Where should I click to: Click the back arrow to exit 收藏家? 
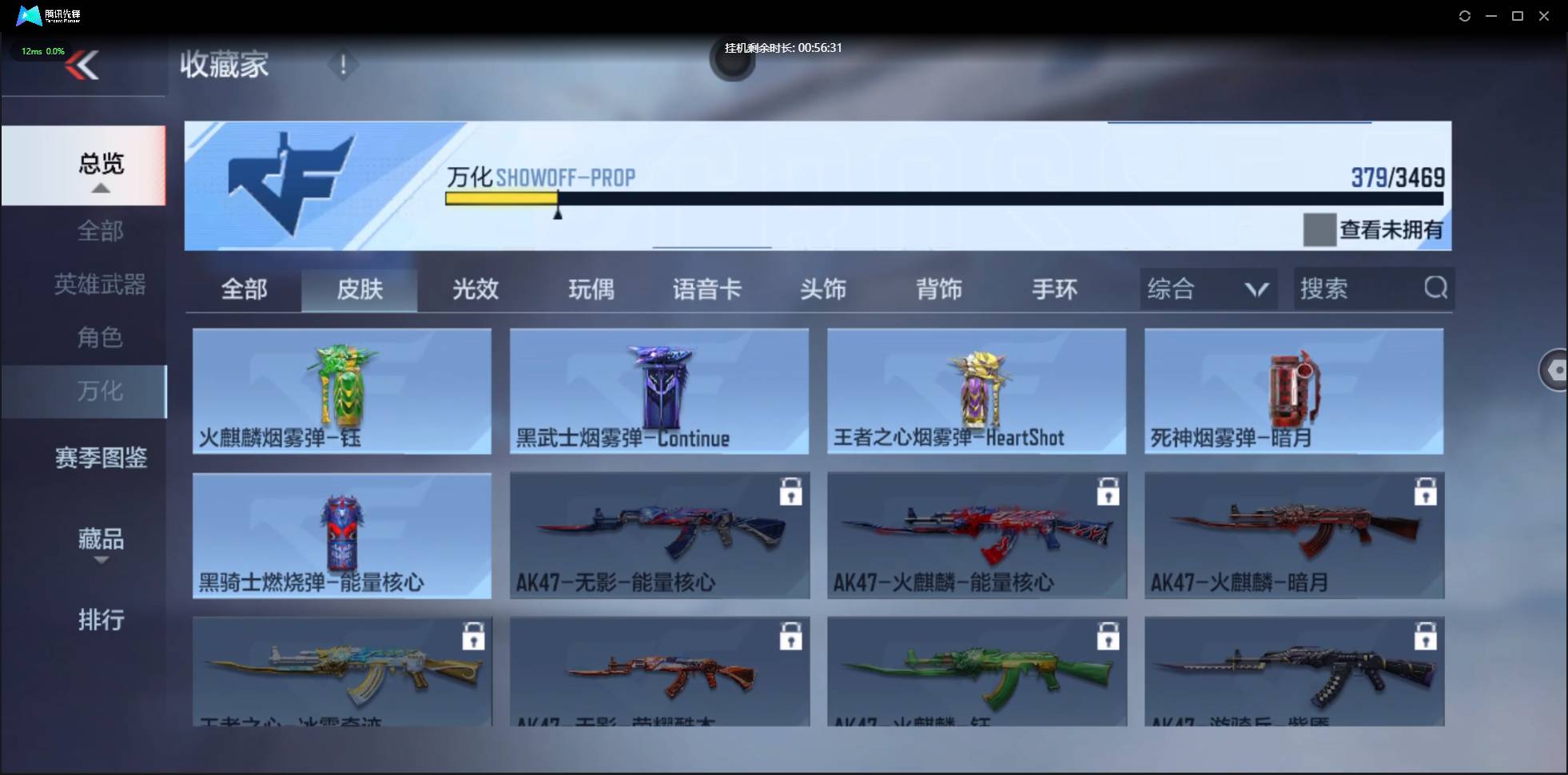point(83,65)
